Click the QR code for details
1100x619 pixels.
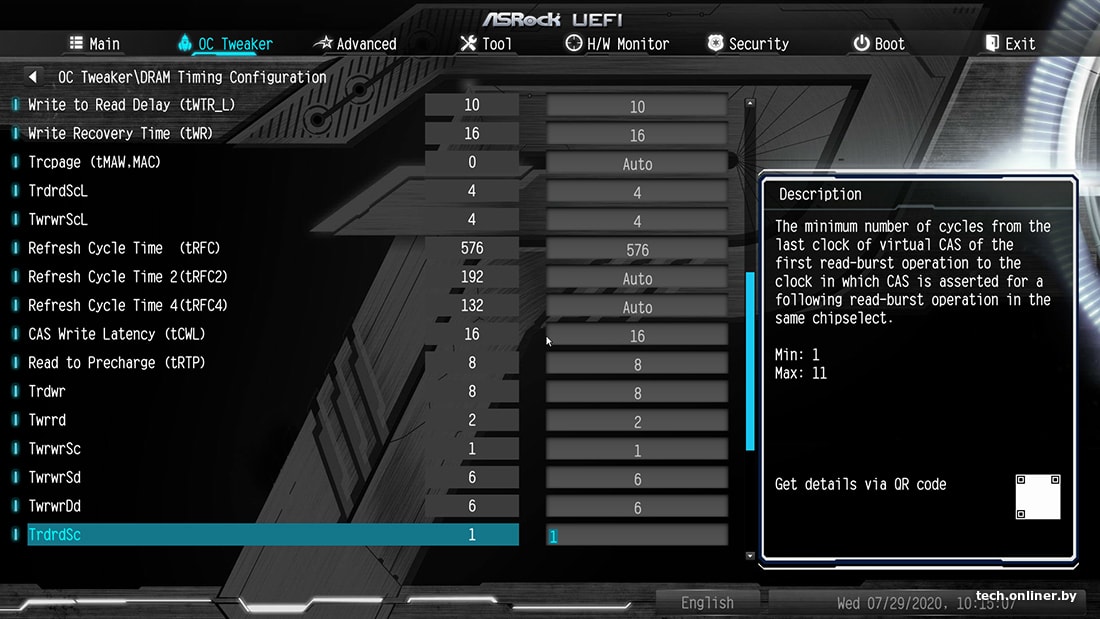[x=1037, y=497]
